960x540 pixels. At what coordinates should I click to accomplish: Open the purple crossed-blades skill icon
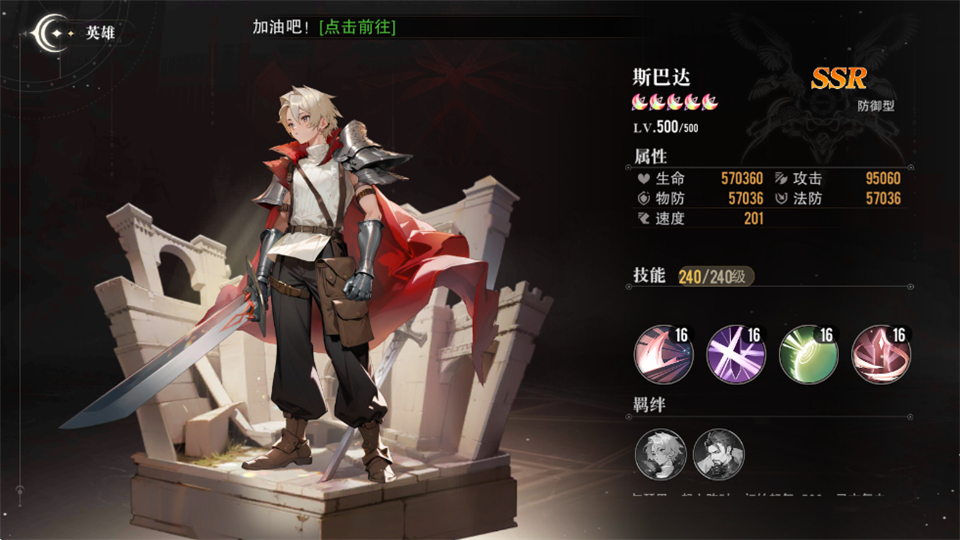735,354
